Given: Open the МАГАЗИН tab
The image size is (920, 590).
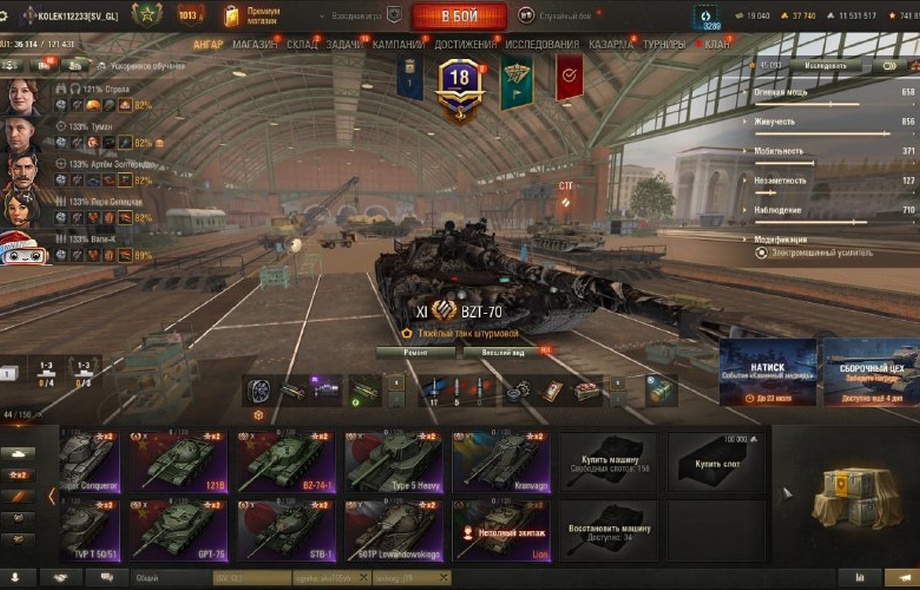Looking at the screenshot, I should (255, 45).
